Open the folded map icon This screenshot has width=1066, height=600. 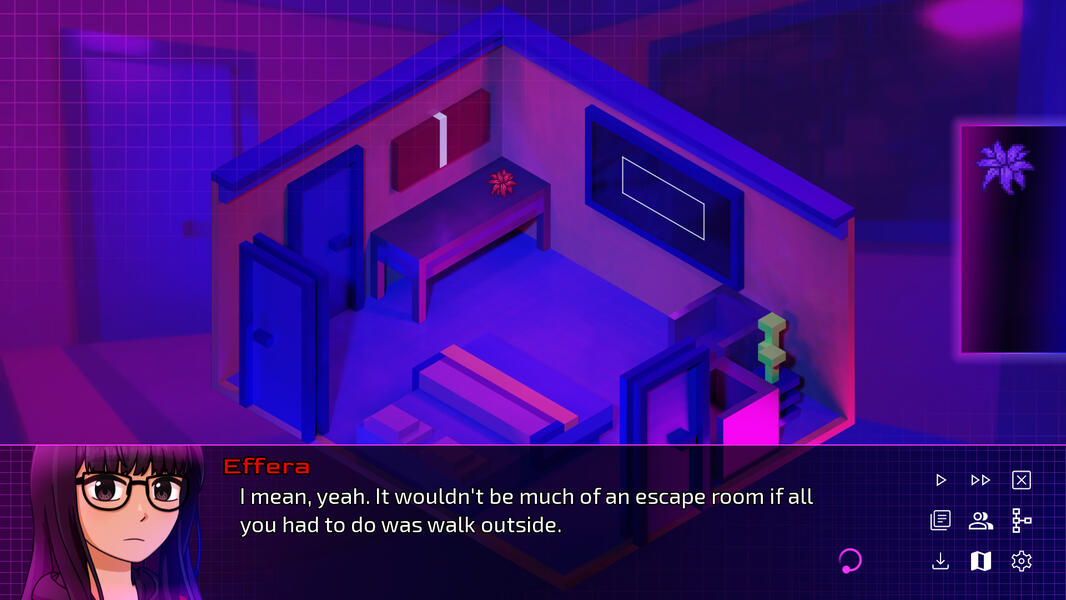click(980, 561)
